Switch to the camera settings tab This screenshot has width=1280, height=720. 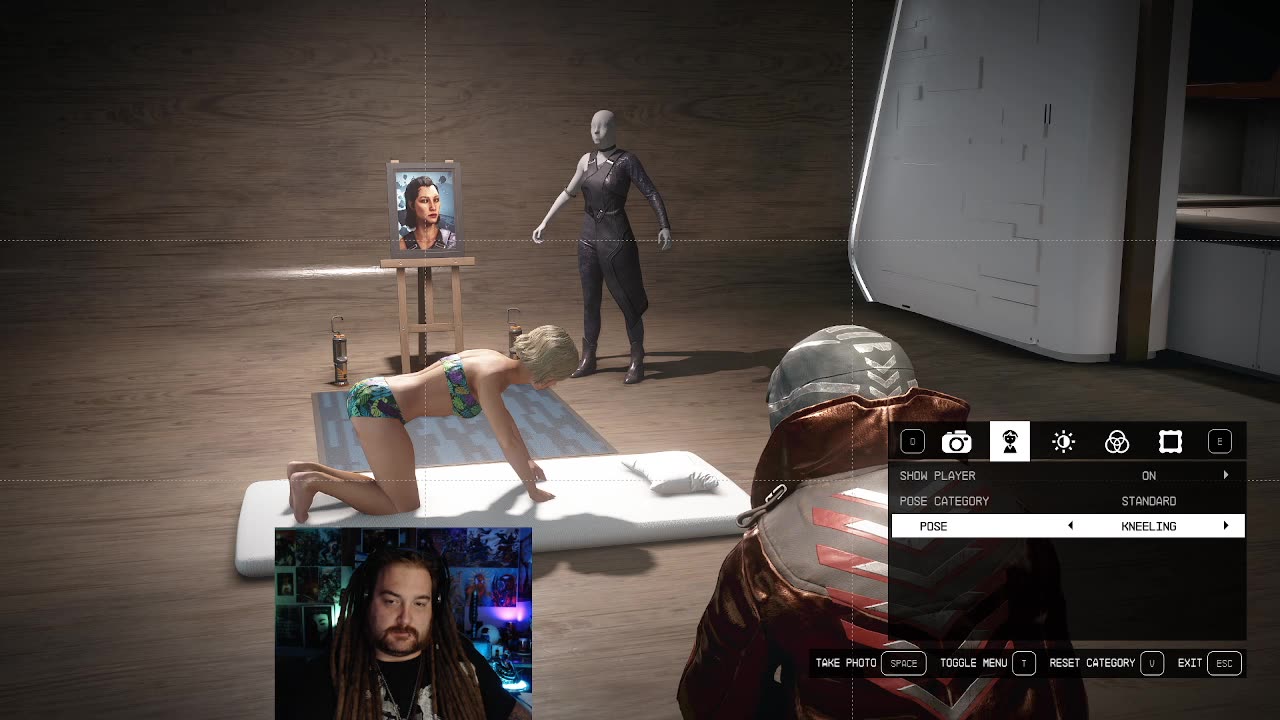[956, 442]
